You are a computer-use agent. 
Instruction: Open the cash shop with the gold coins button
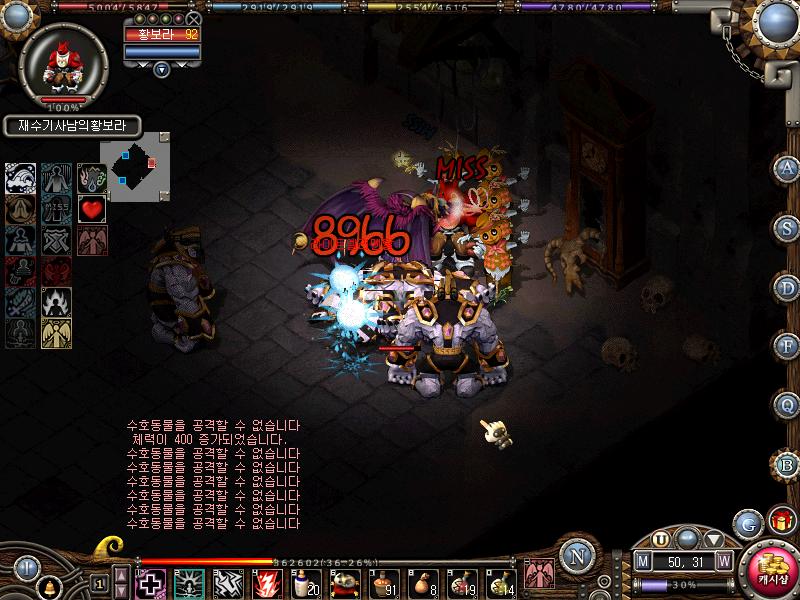772,573
